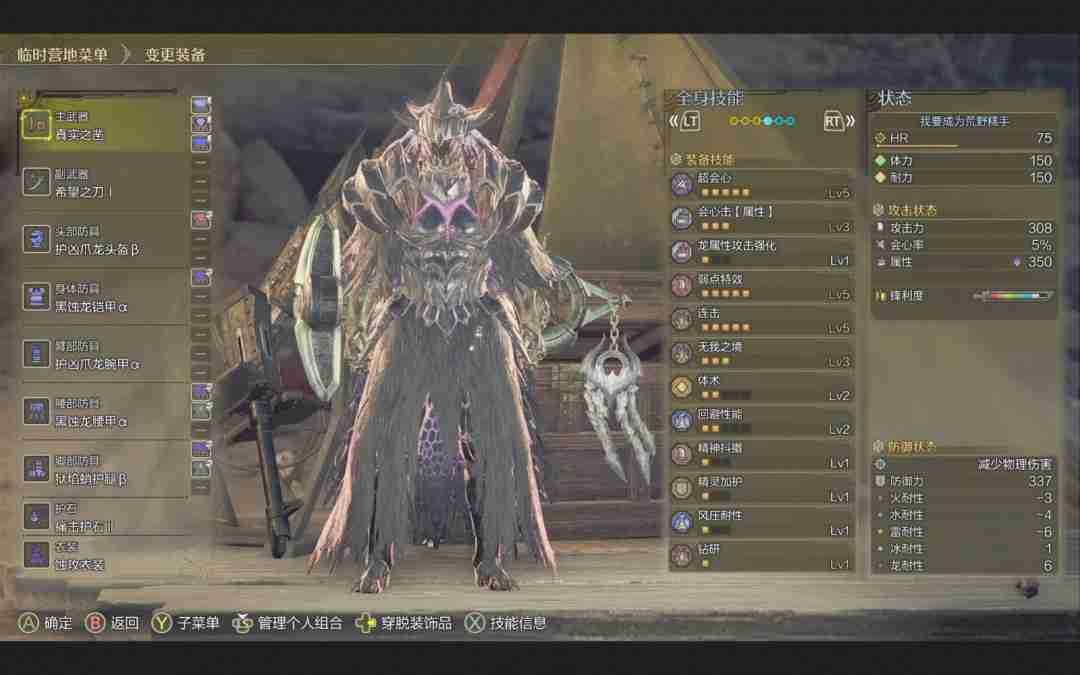This screenshot has width=1080, height=675.
Task: Select the 会心击【属性】 skill row
Action: click(762, 219)
